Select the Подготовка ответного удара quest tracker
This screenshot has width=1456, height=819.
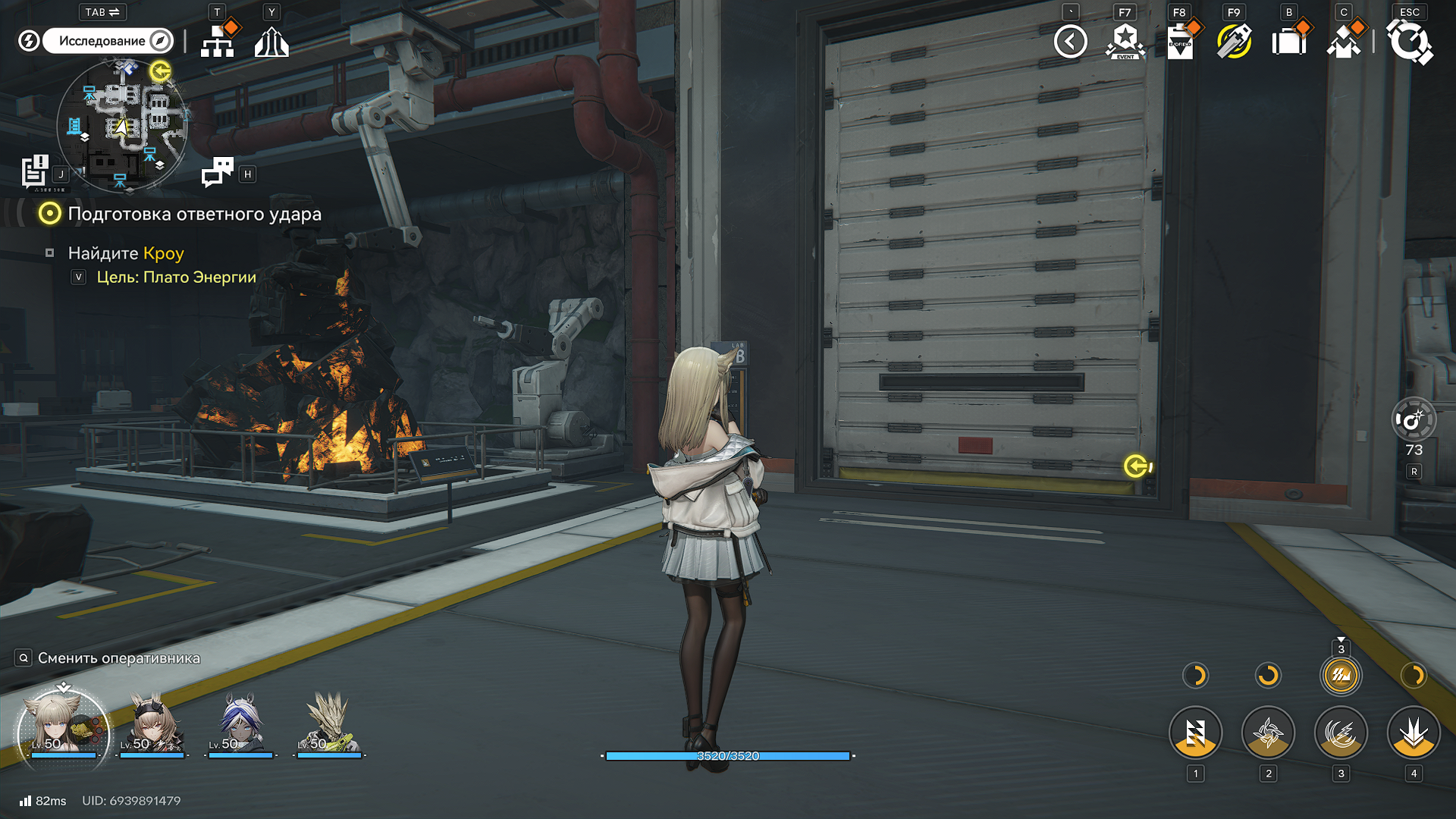(194, 215)
